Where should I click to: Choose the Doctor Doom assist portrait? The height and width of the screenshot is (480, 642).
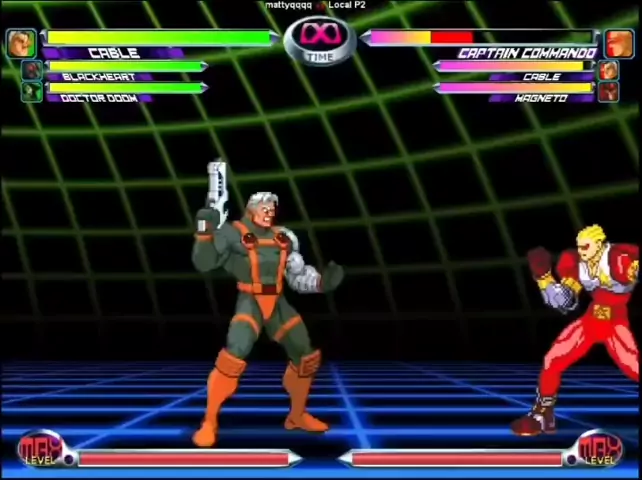pyautogui.click(x=33, y=92)
